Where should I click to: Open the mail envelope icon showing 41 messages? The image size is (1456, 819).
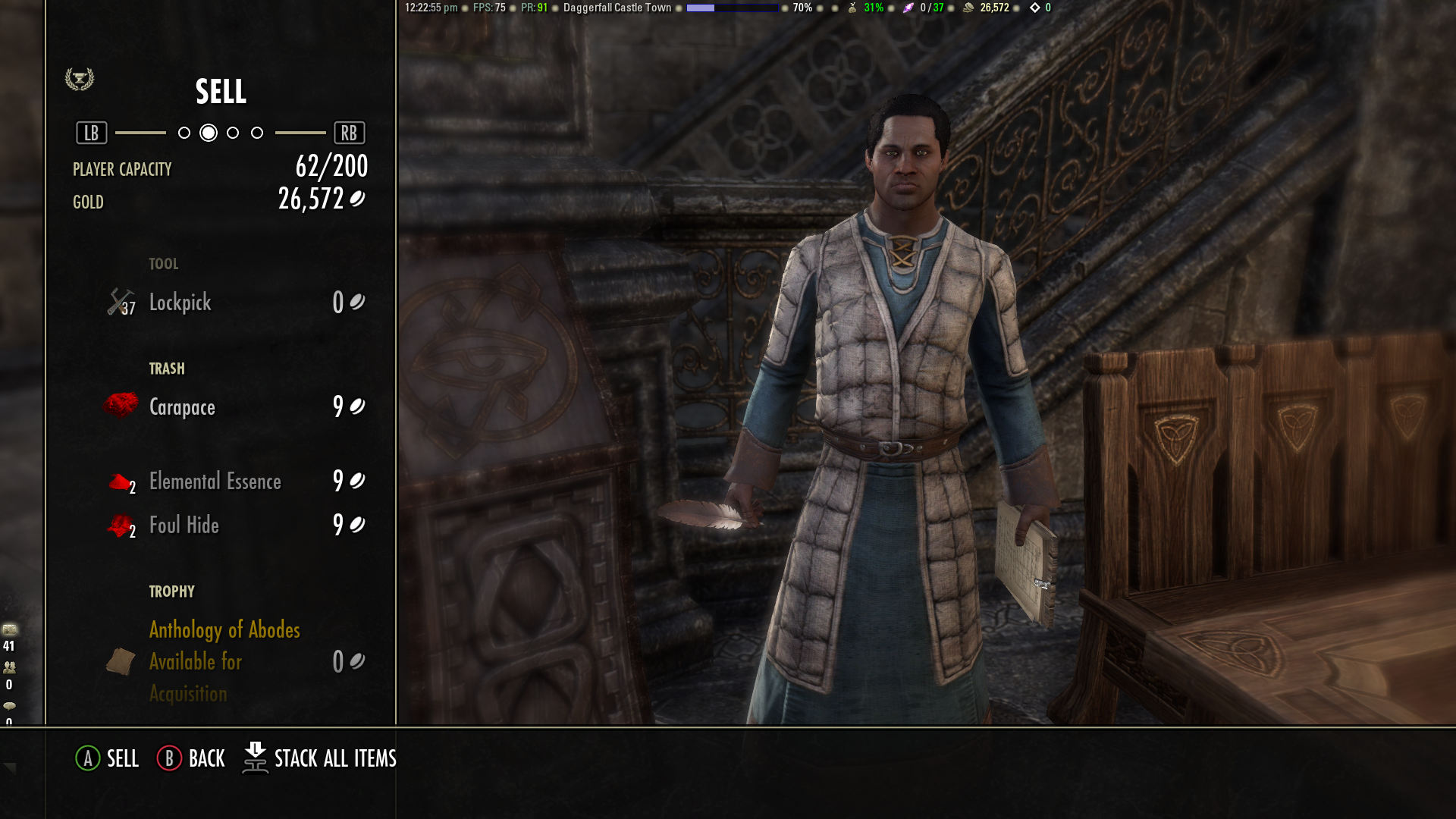click(9, 630)
